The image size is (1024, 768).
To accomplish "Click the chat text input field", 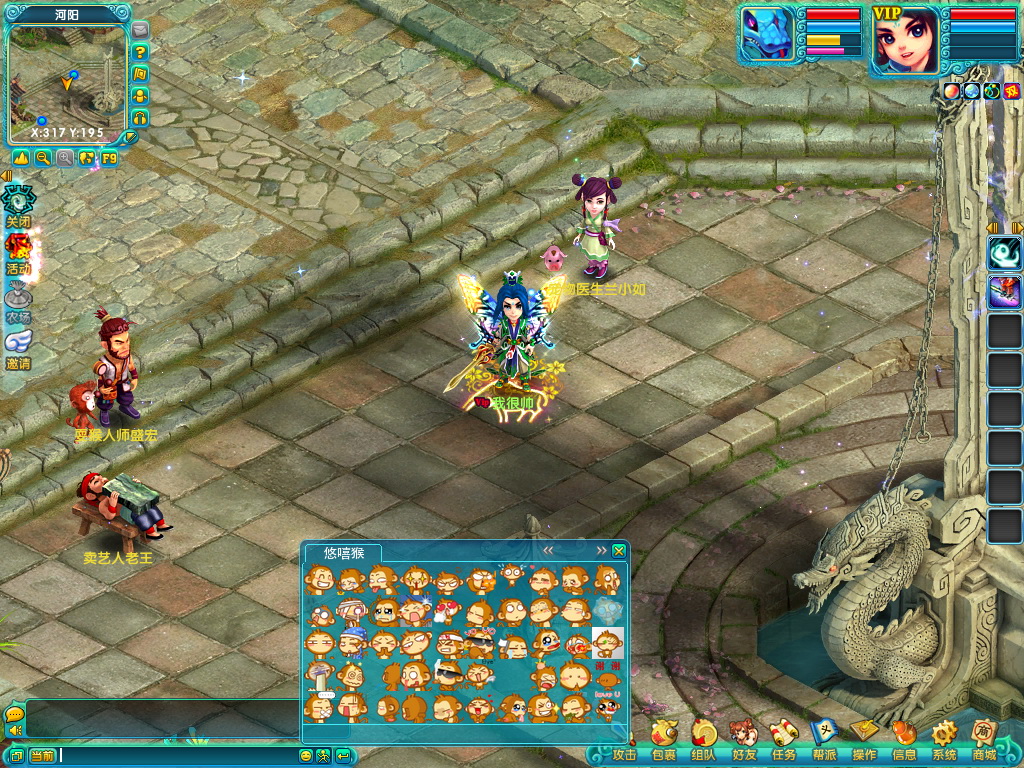I will [178, 756].
